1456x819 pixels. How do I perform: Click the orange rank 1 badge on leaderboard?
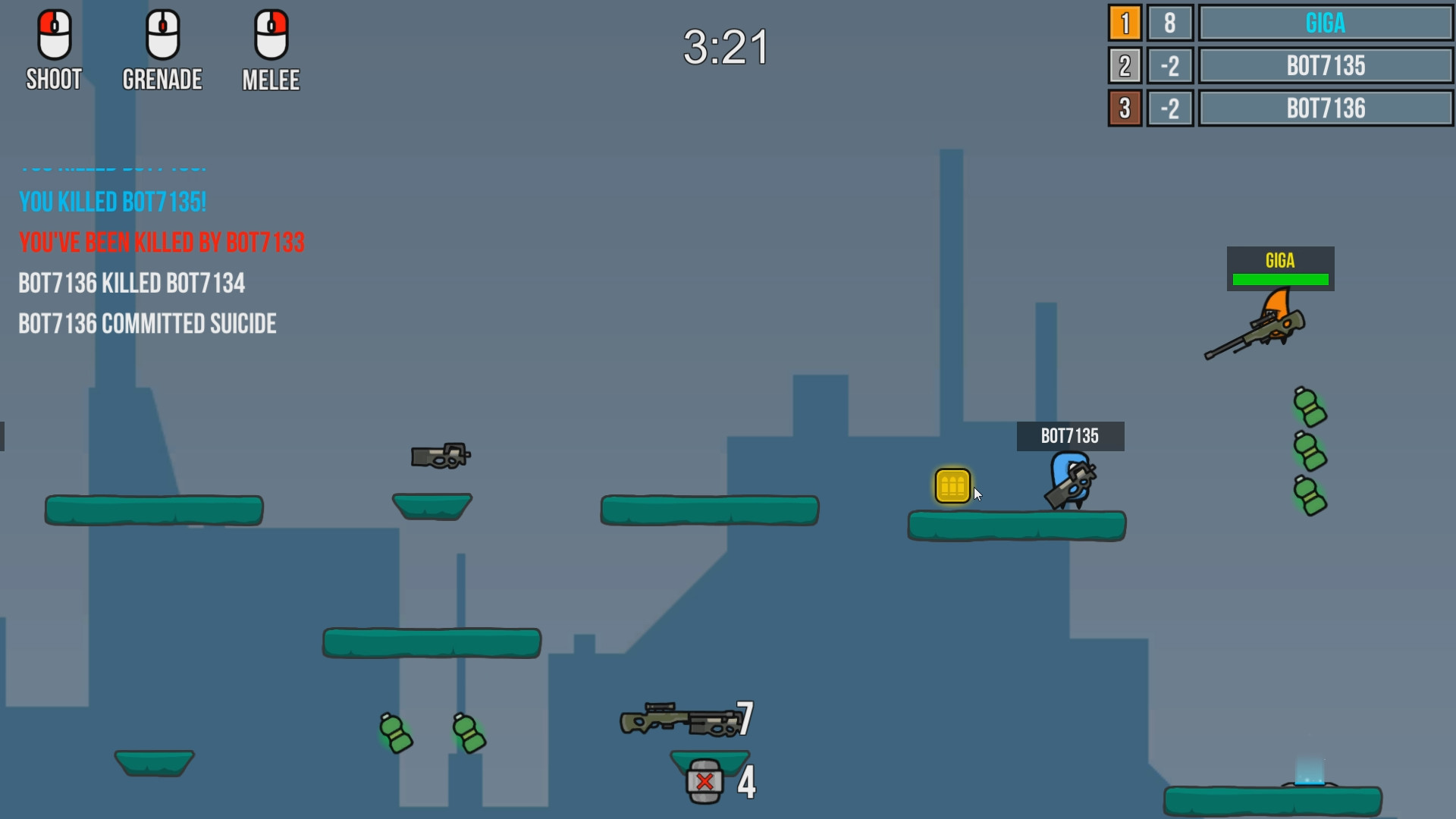pos(1125,23)
